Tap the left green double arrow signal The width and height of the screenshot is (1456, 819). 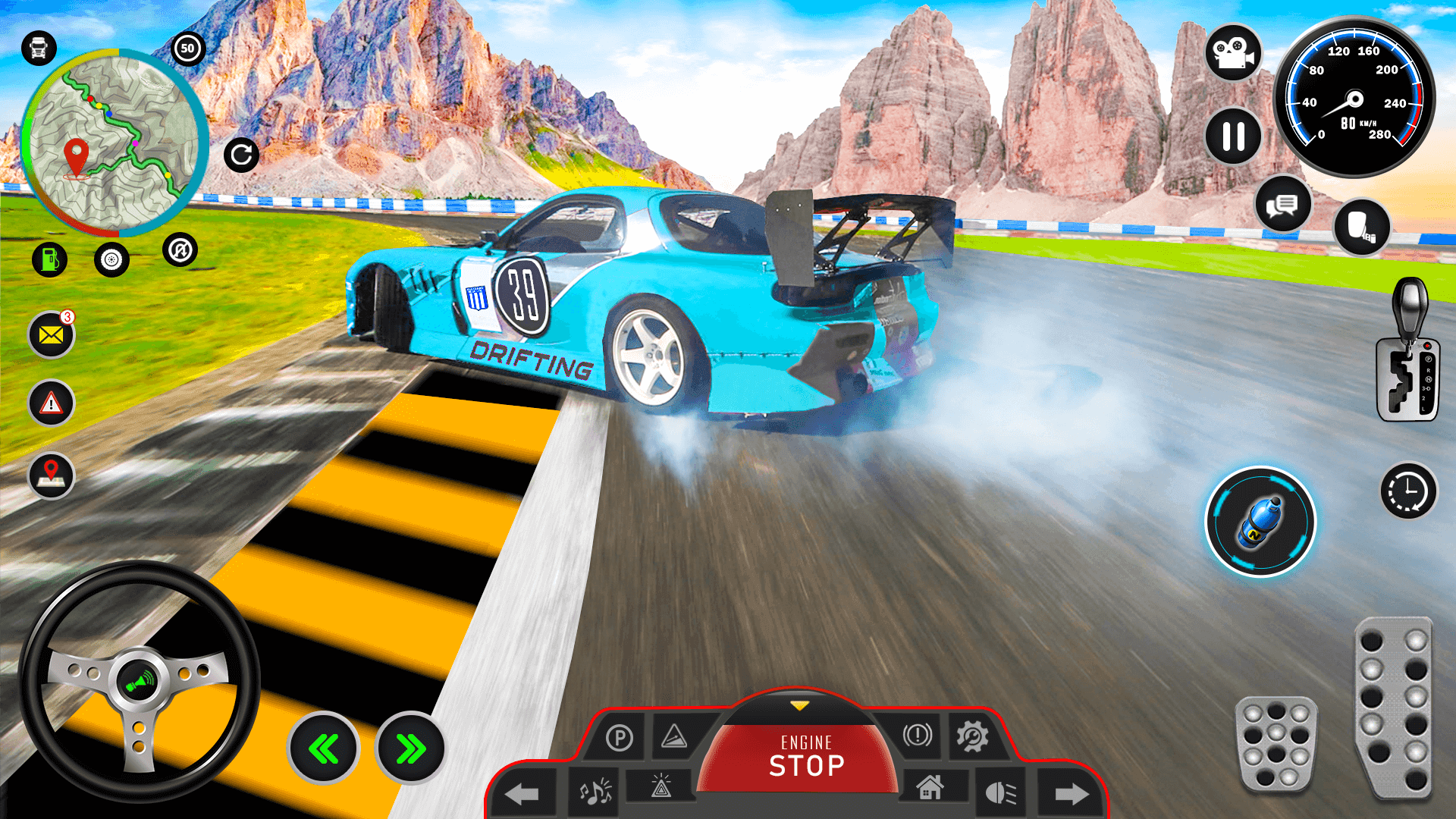pyautogui.click(x=325, y=747)
